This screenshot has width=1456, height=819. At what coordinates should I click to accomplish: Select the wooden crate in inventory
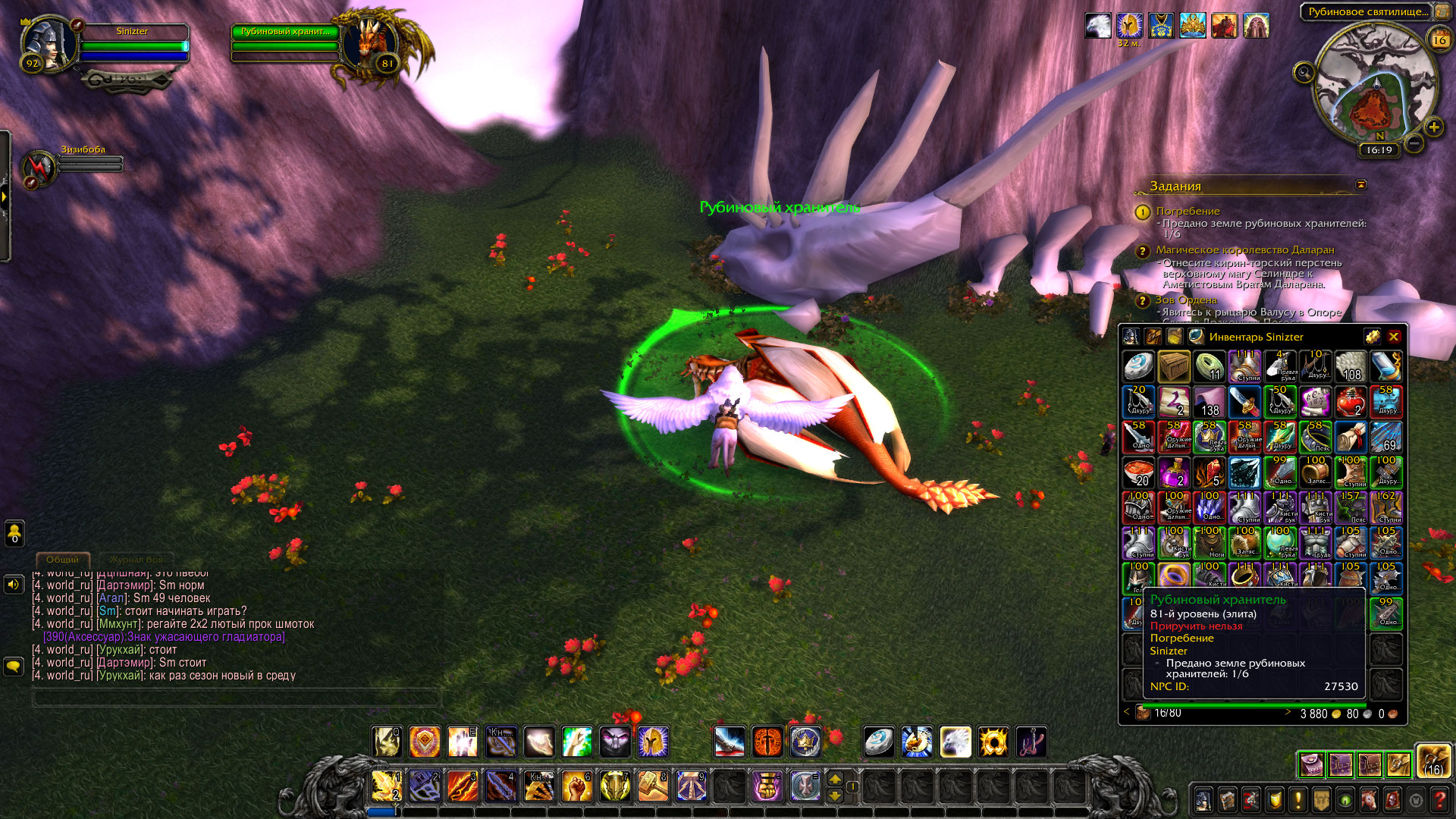1174,367
